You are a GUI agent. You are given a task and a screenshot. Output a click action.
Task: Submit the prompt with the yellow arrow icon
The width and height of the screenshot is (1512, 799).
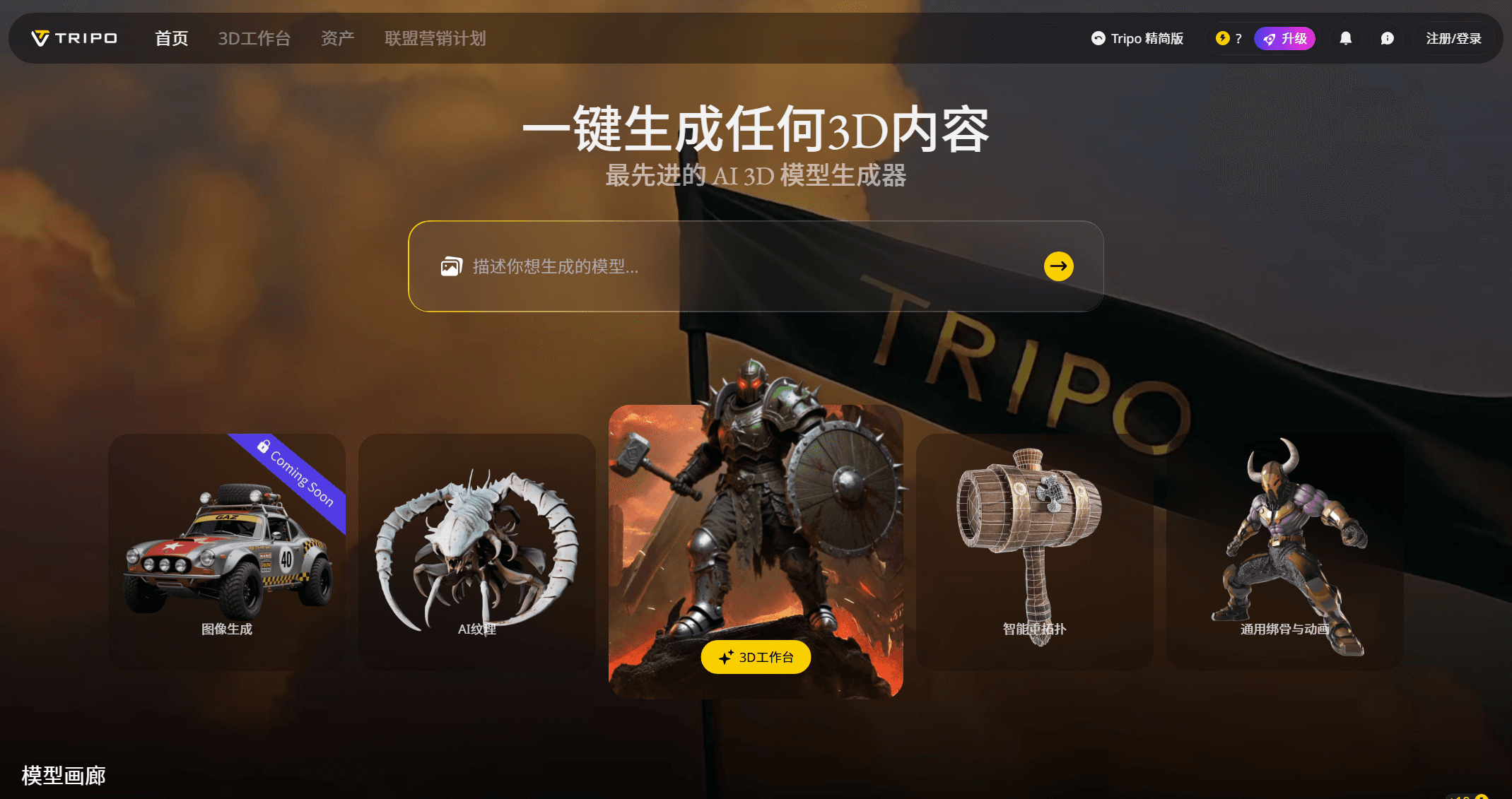[1057, 266]
